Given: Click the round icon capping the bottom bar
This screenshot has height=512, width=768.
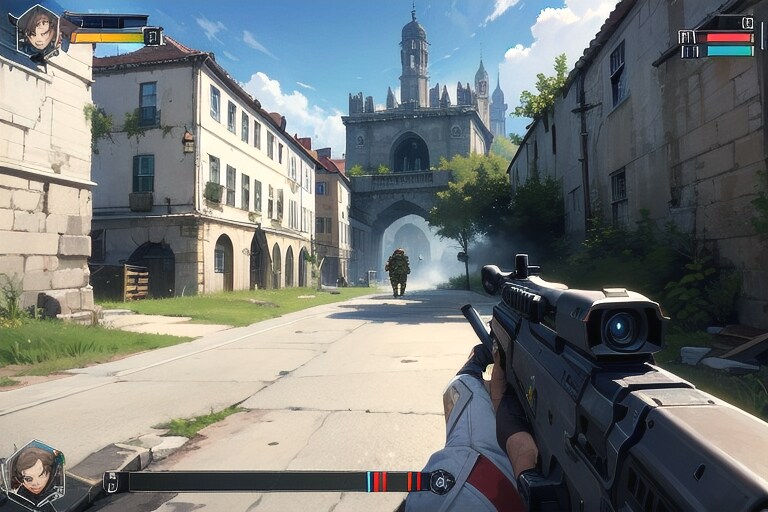Looking at the screenshot, I should (442, 482).
